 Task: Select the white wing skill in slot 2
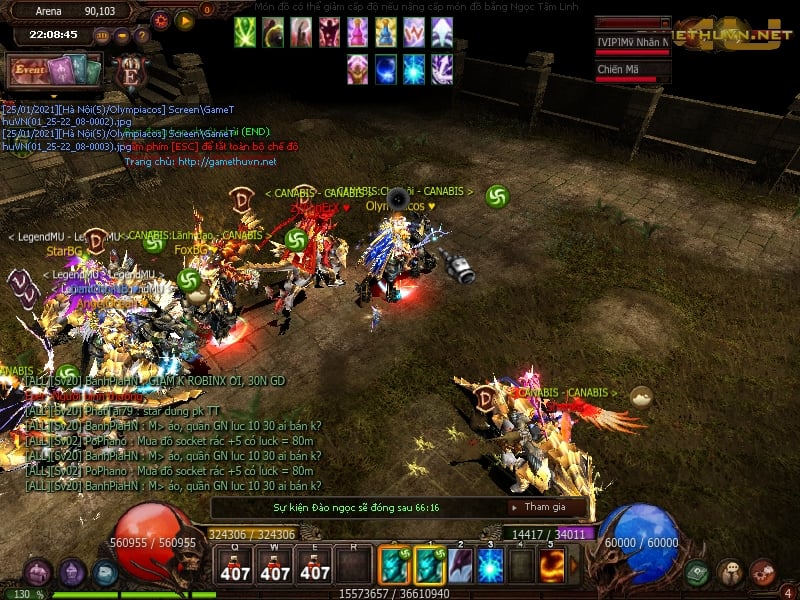(x=460, y=566)
